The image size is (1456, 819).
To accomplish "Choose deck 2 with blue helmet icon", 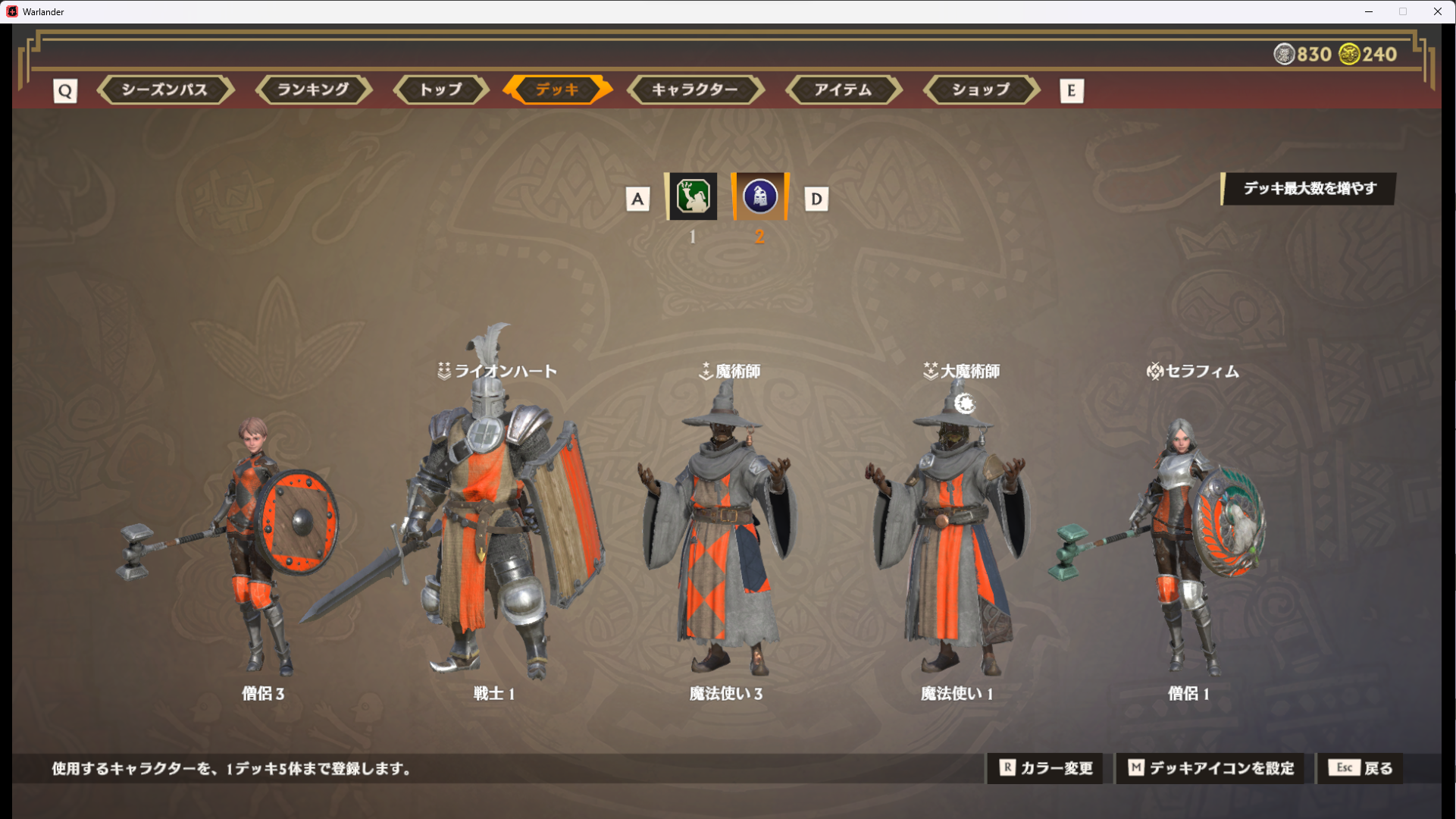I will click(759, 197).
